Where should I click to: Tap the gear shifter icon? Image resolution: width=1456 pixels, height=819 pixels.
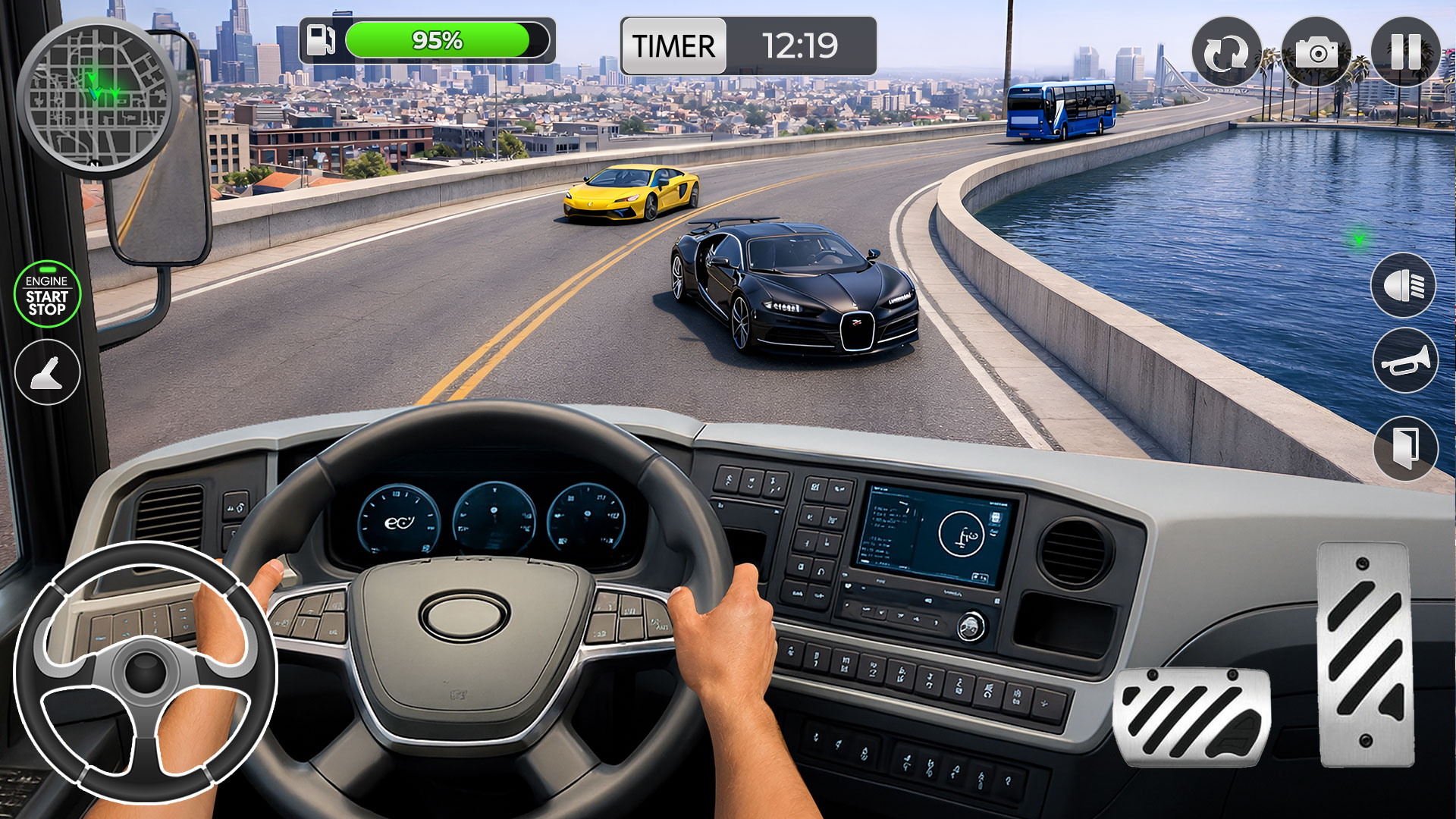[47, 373]
